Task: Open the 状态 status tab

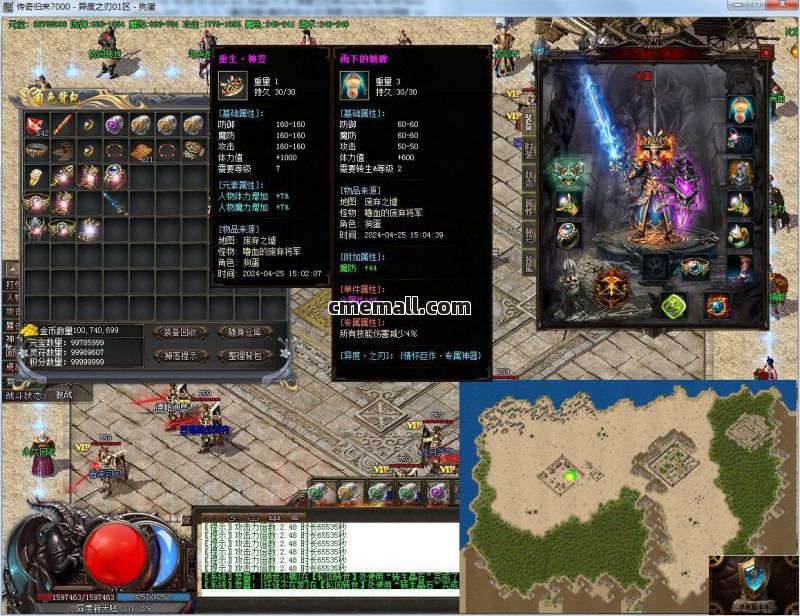Action: click(529, 180)
